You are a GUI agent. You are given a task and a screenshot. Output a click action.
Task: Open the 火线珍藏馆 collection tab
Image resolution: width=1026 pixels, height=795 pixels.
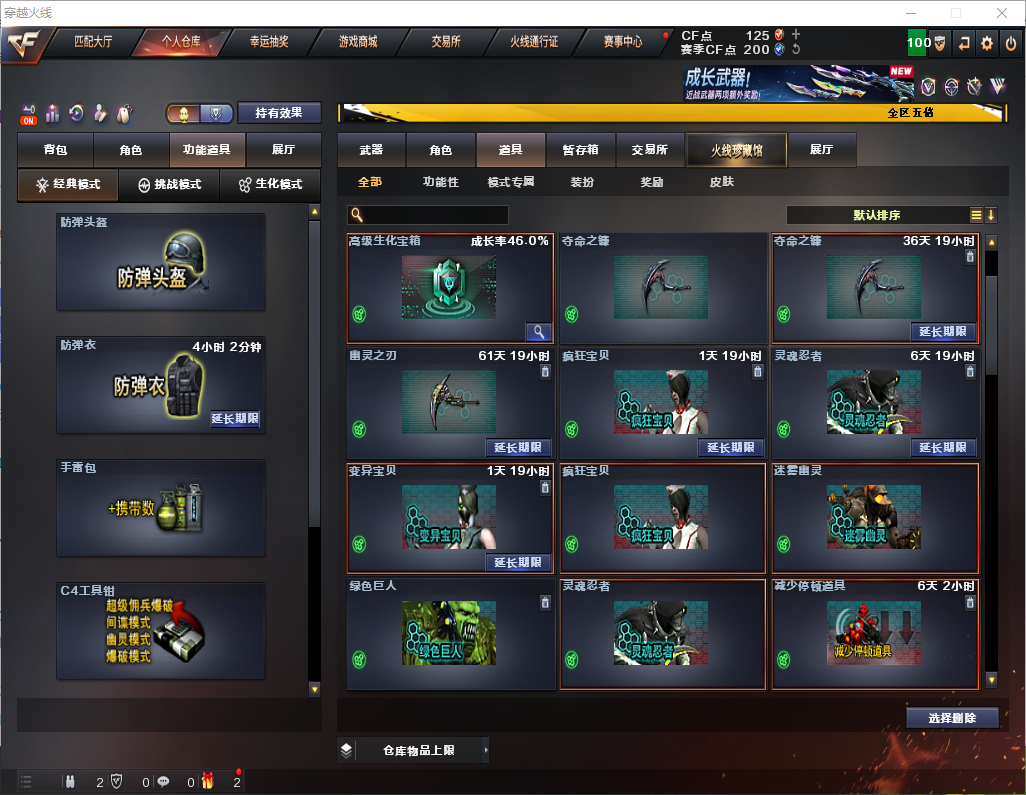pyautogui.click(x=736, y=150)
